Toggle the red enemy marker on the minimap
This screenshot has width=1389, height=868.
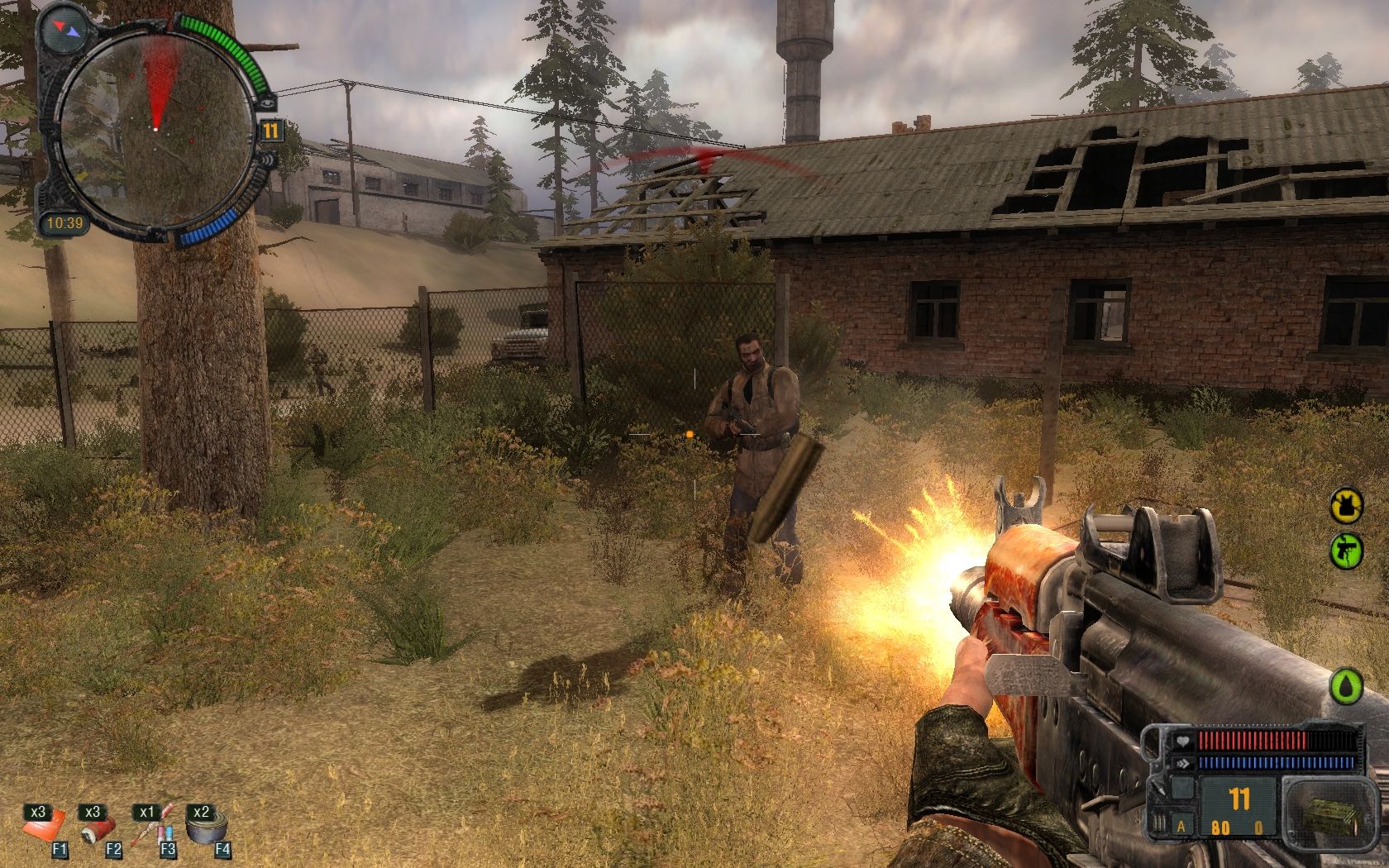coord(191,140)
